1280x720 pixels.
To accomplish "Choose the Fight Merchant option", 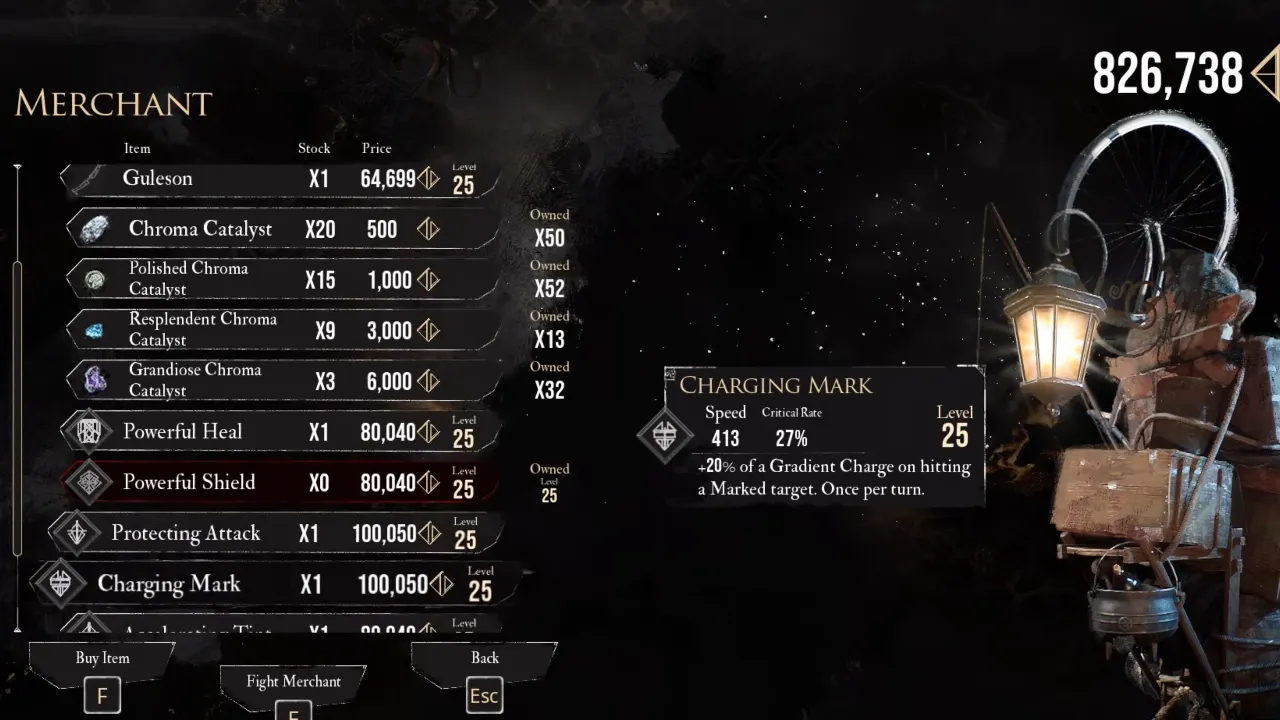I will 293,690.
